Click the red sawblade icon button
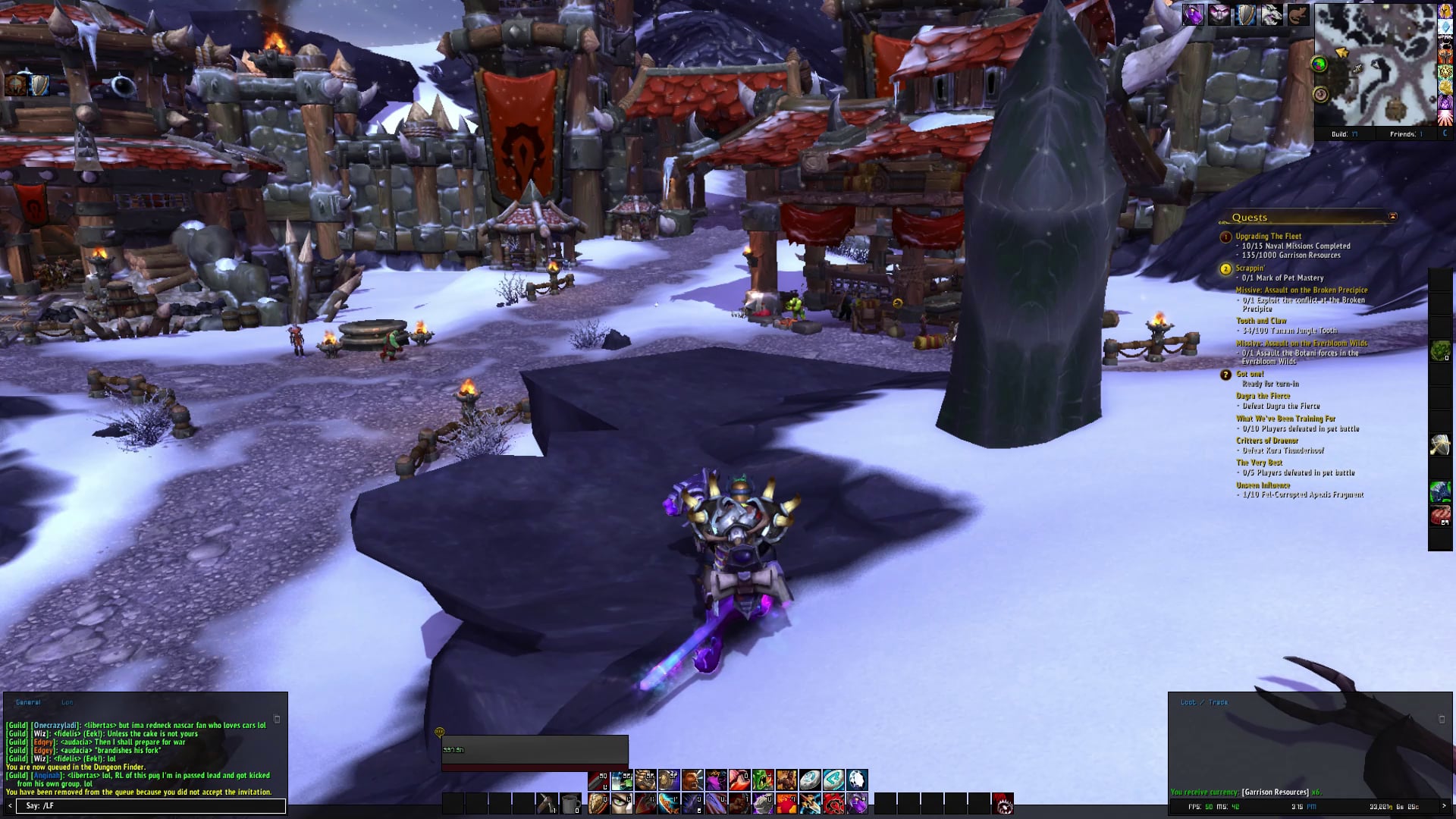Image resolution: width=1456 pixels, height=819 pixels. tap(1003, 803)
